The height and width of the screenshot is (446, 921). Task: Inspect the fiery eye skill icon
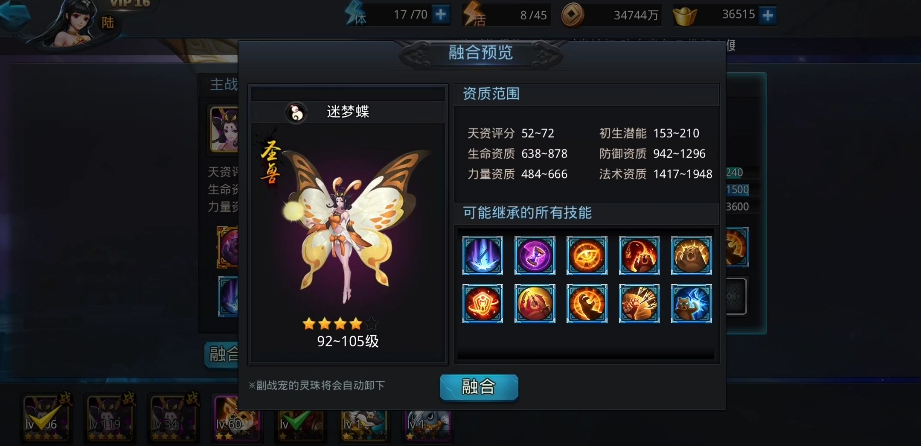(x=587, y=255)
